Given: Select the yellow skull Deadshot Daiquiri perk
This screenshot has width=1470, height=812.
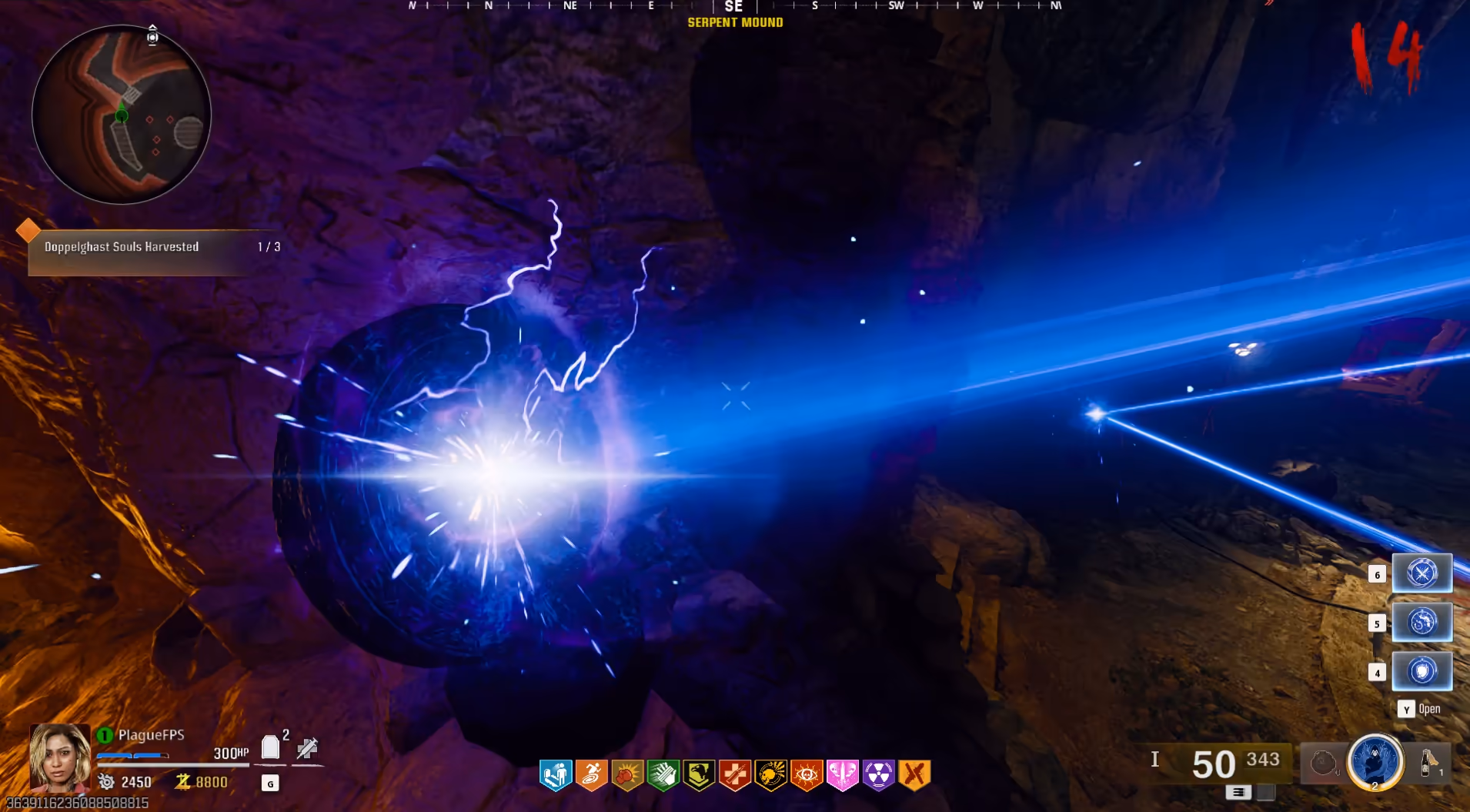Looking at the screenshot, I should pyautogui.click(x=770, y=775).
